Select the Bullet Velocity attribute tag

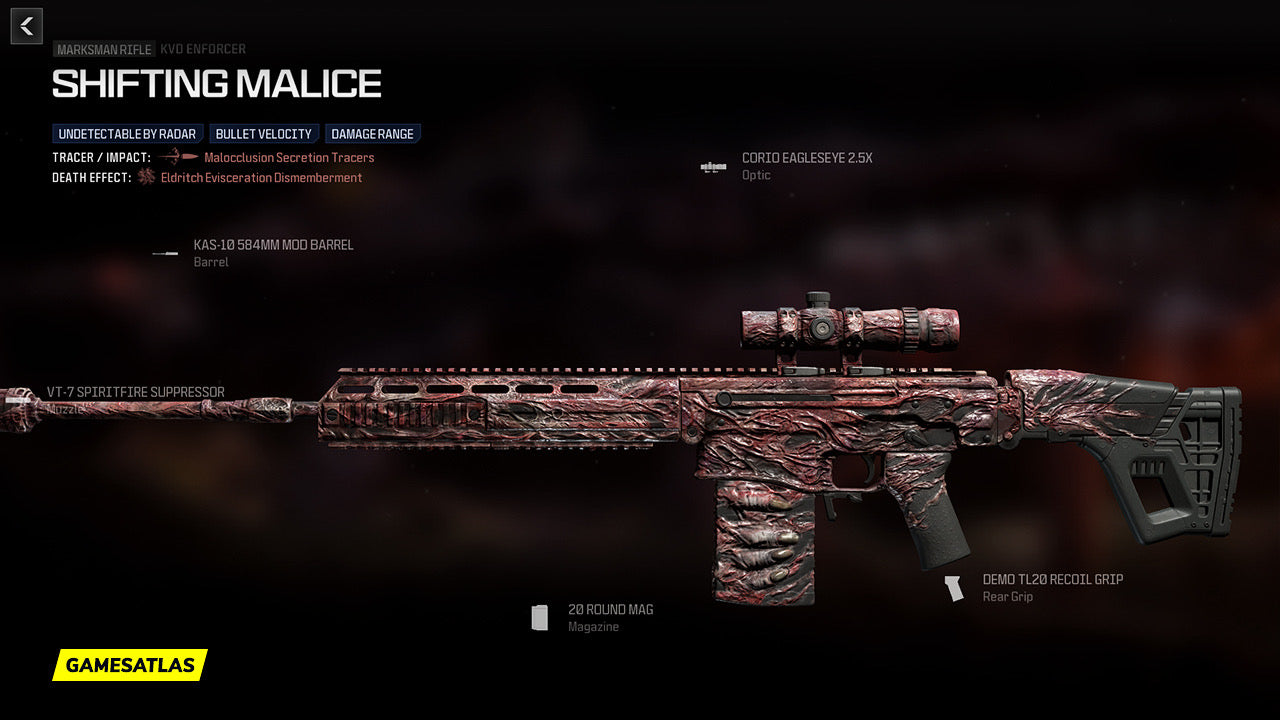click(x=264, y=134)
